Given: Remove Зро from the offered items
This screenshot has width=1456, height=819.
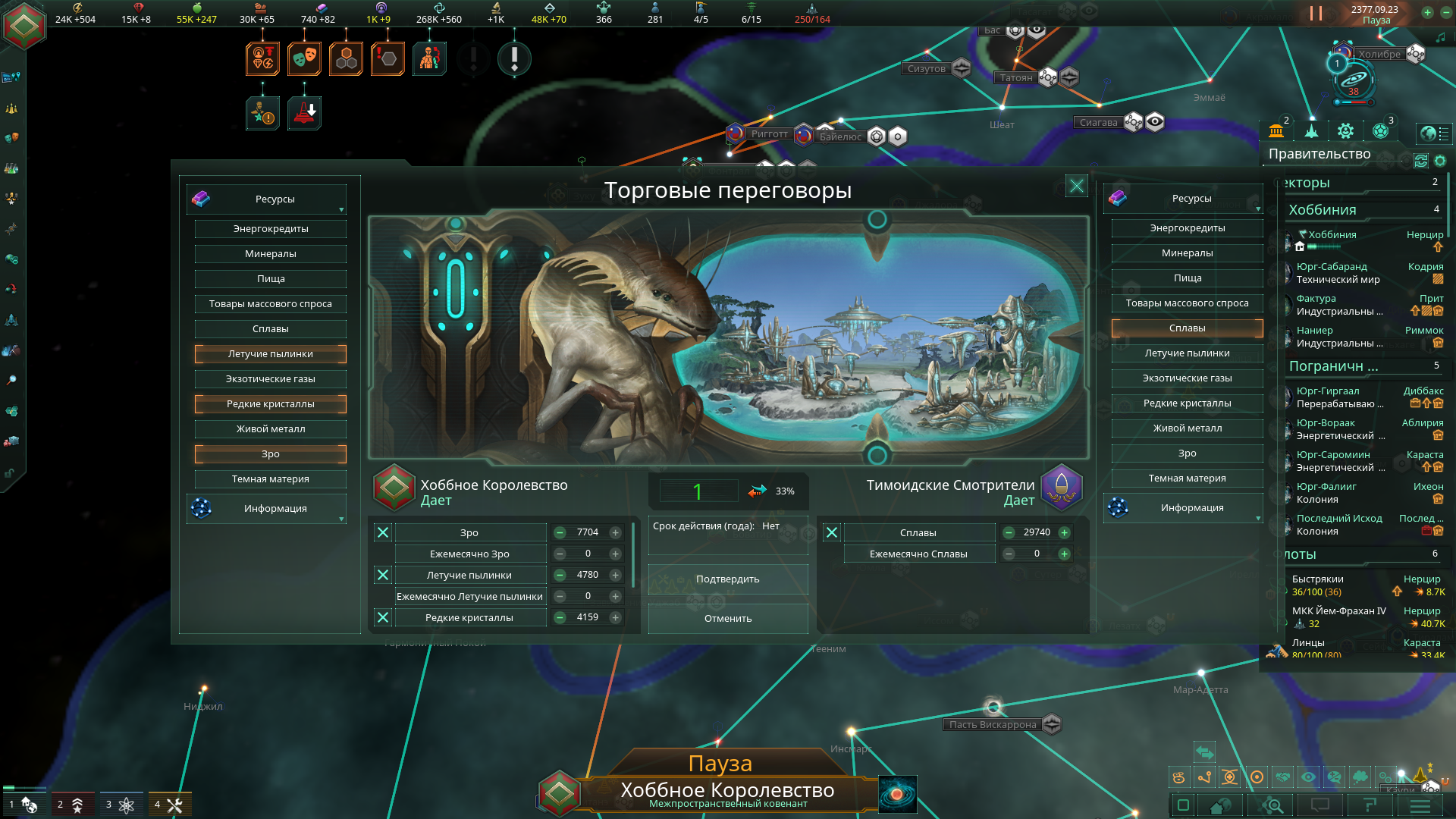Looking at the screenshot, I should (x=383, y=533).
